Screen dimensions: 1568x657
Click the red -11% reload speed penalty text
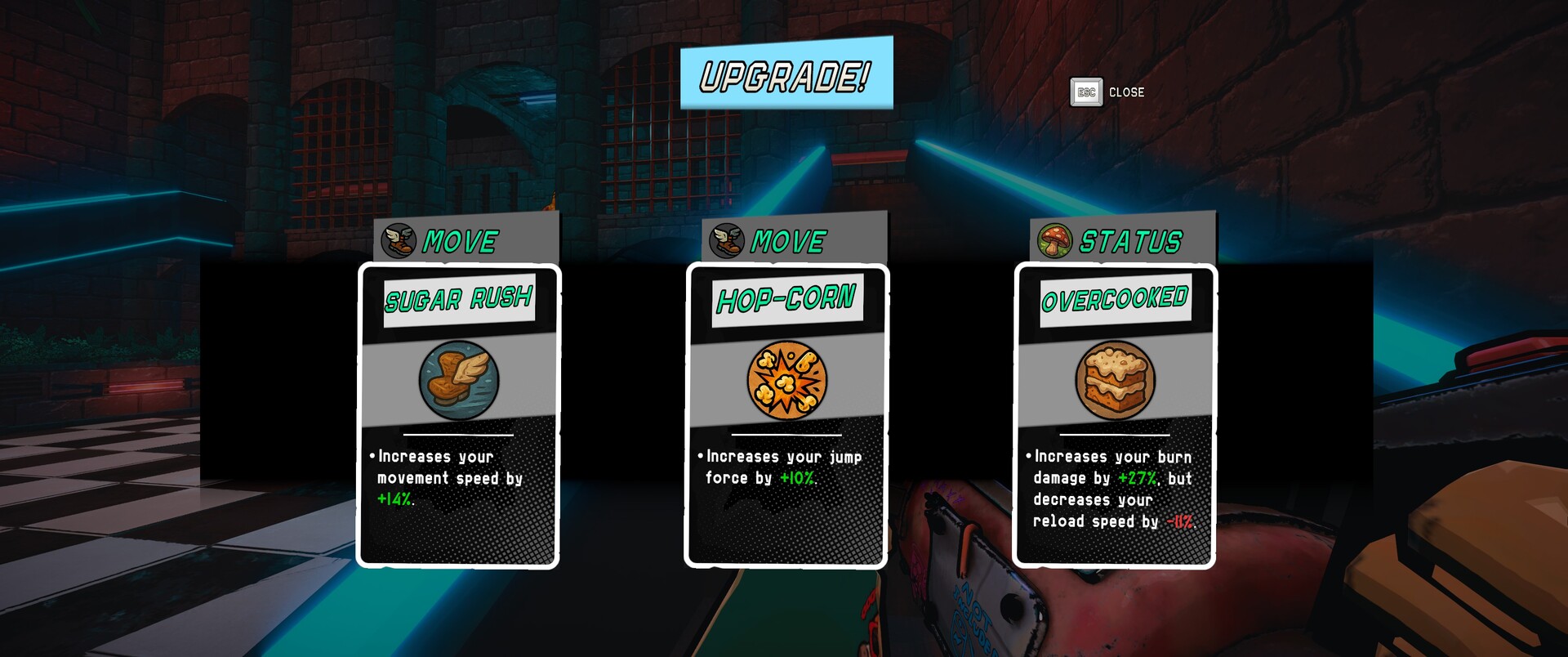click(1182, 521)
